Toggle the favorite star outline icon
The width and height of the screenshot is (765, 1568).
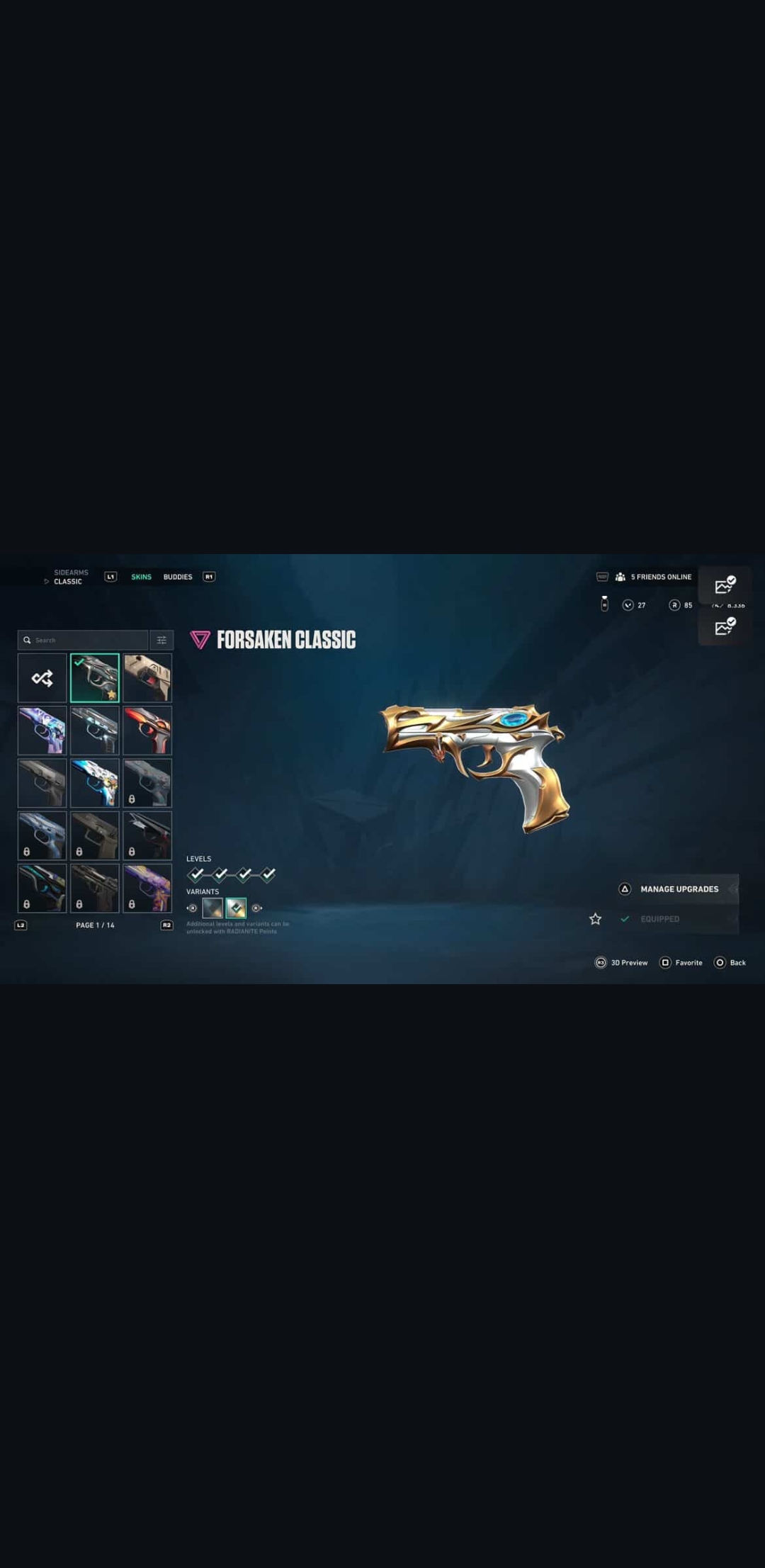(x=596, y=919)
